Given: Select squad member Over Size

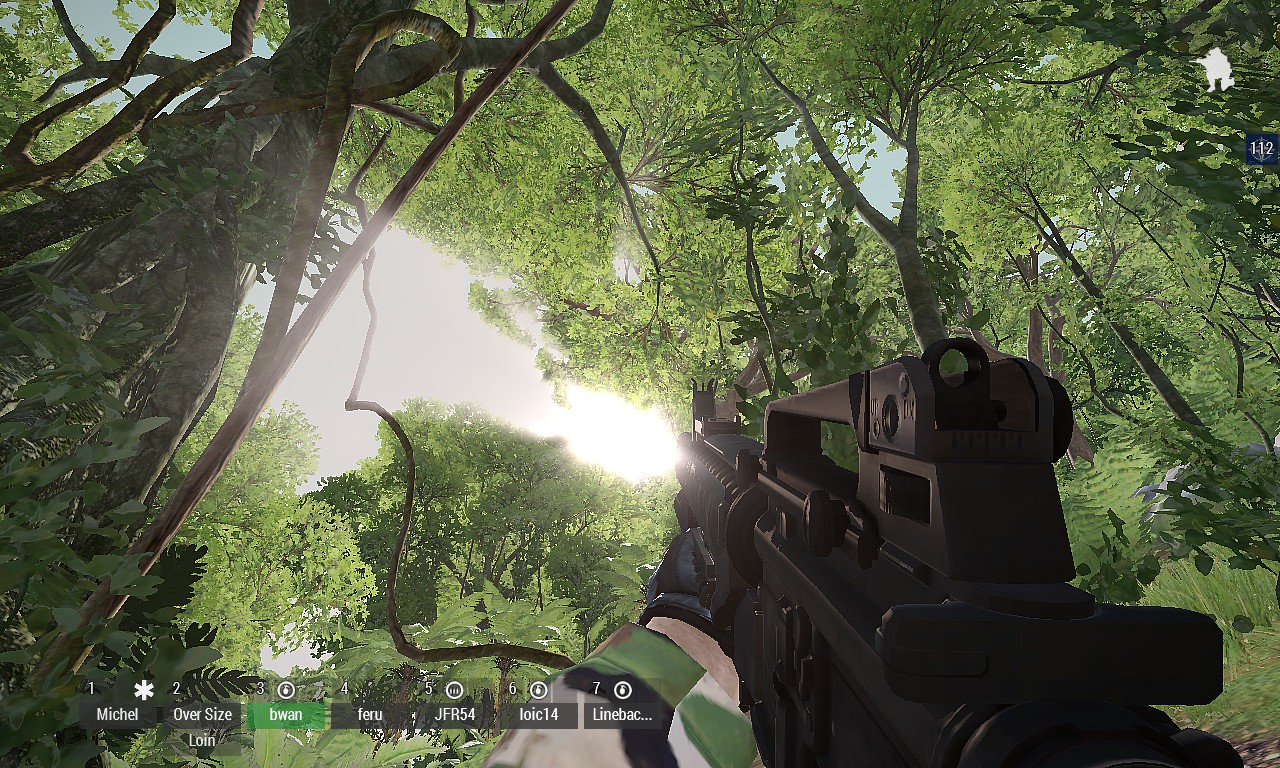Looking at the screenshot, I should click(202, 714).
